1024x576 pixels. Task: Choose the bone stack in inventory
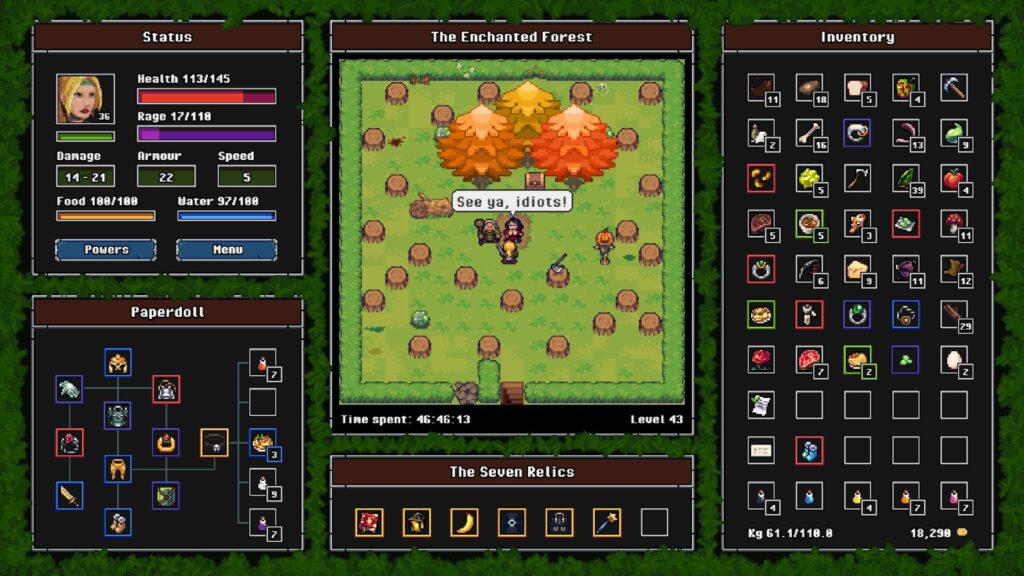pyautogui.click(x=809, y=133)
